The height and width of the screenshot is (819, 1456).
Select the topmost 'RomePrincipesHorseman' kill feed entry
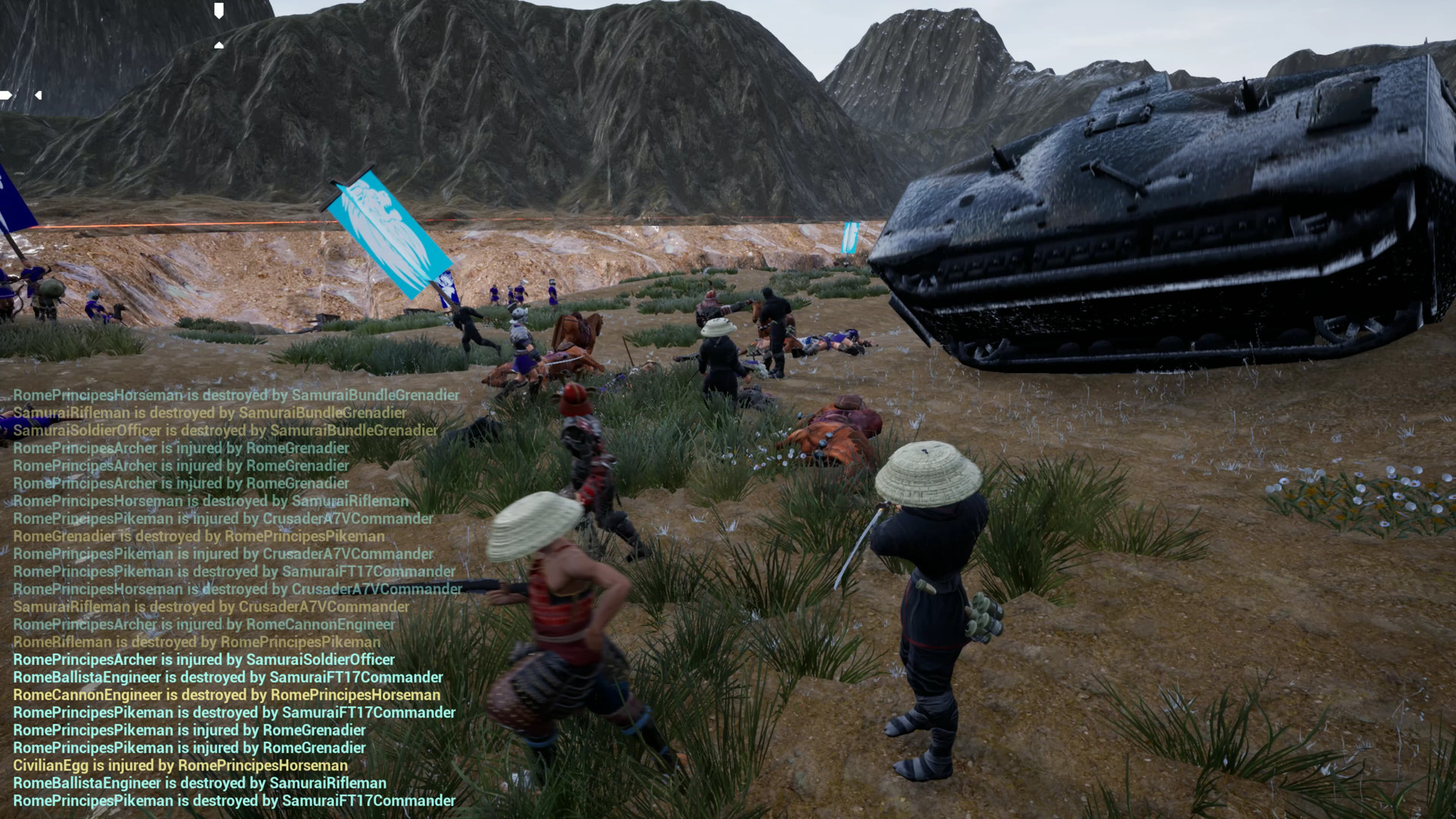pos(236,395)
